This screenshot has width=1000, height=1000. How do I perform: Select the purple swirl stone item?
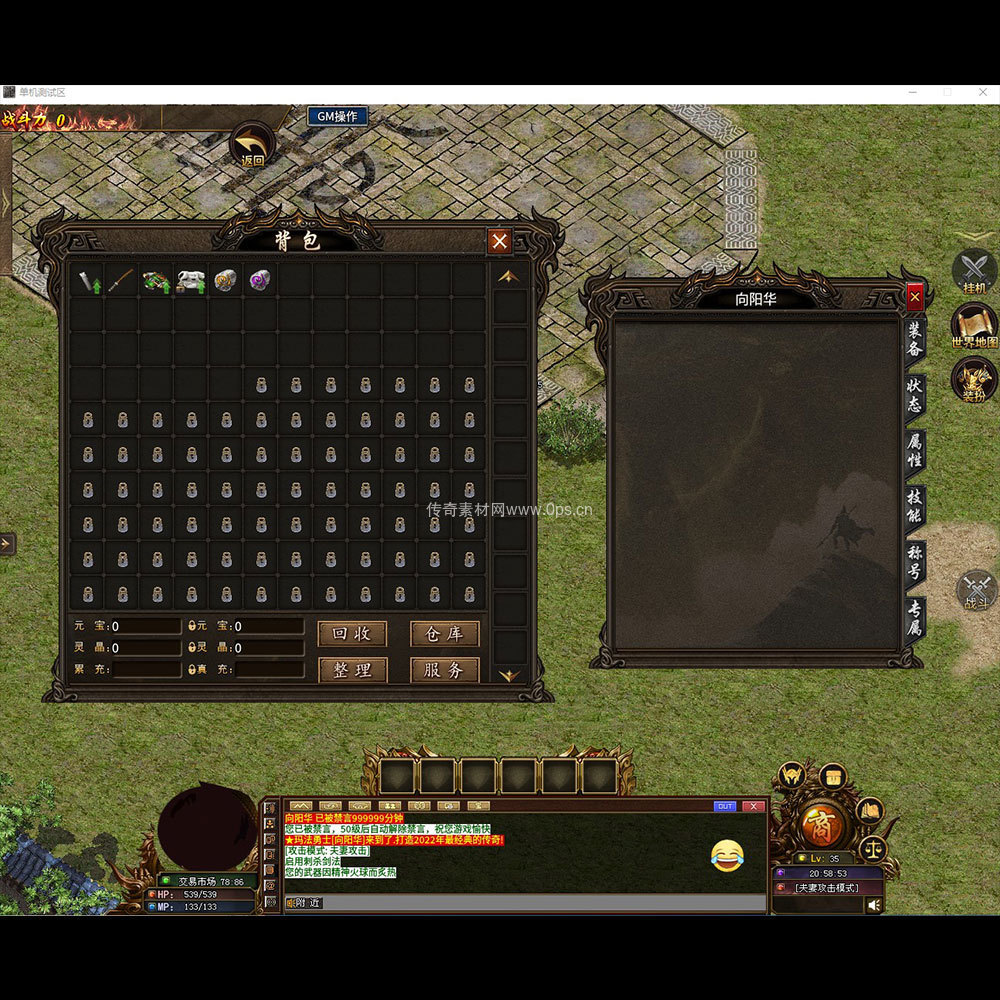click(x=261, y=281)
